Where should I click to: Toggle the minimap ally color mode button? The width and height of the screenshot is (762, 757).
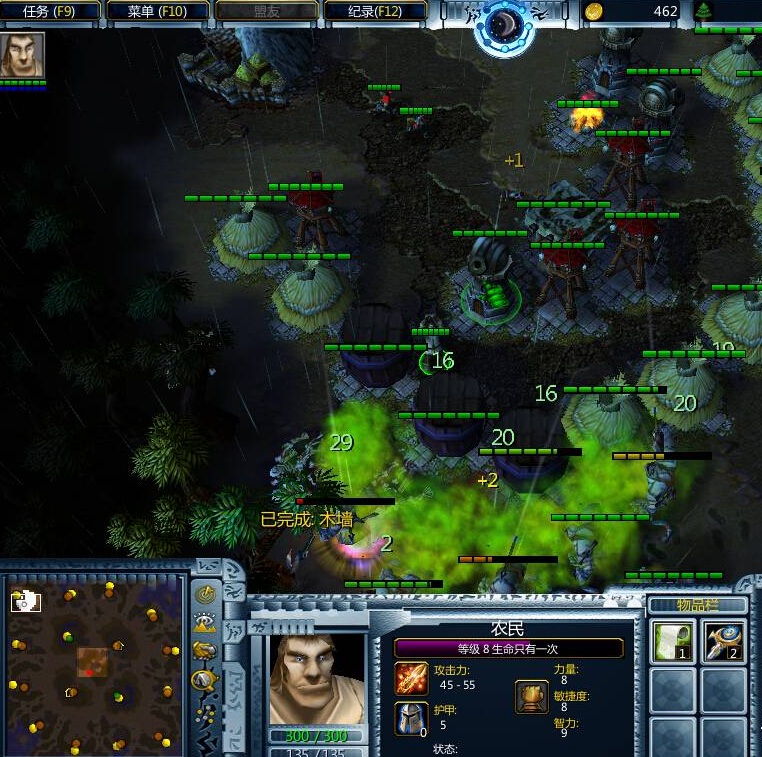point(206,651)
